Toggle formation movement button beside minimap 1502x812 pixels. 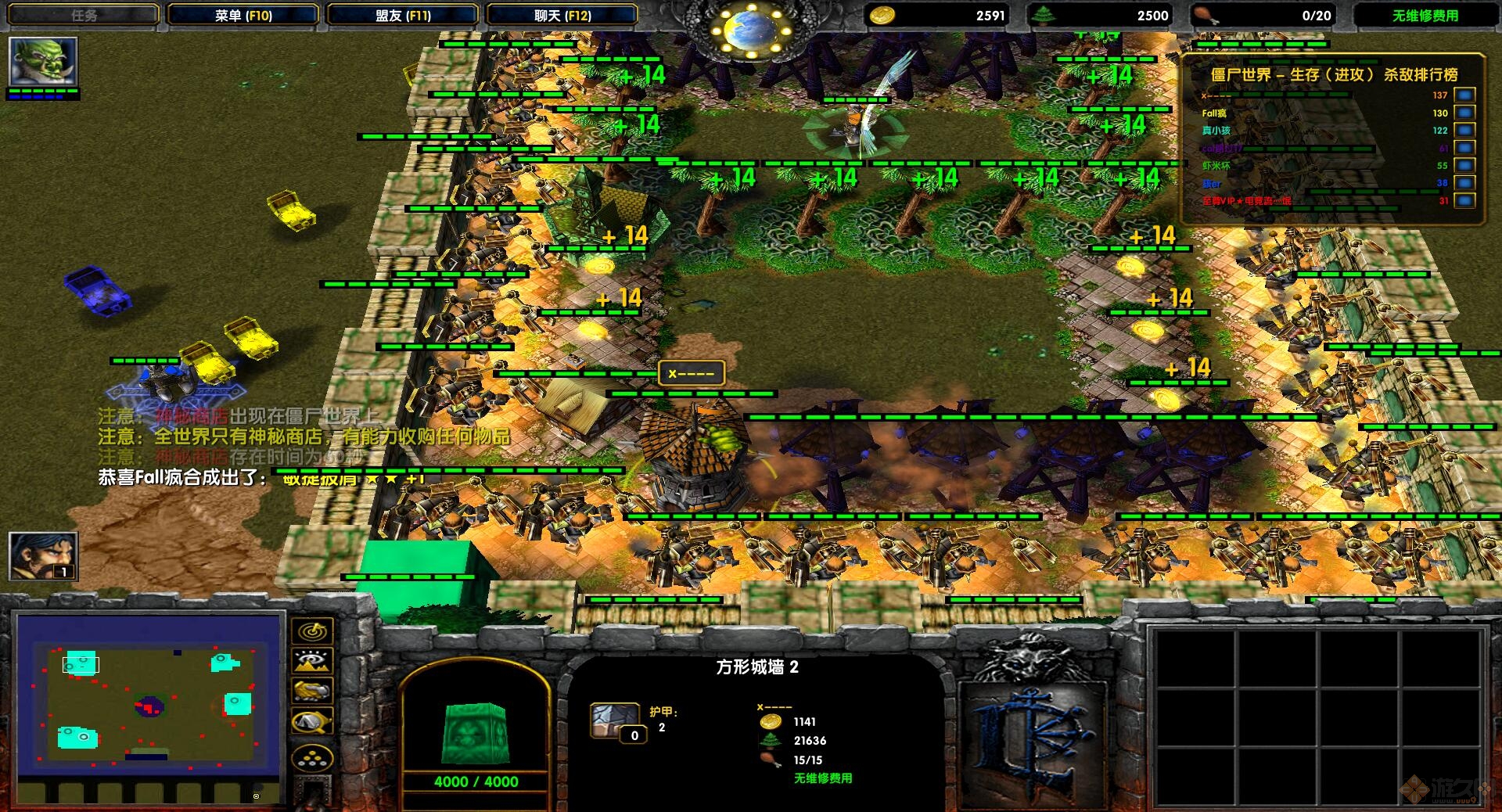[313, 690]
